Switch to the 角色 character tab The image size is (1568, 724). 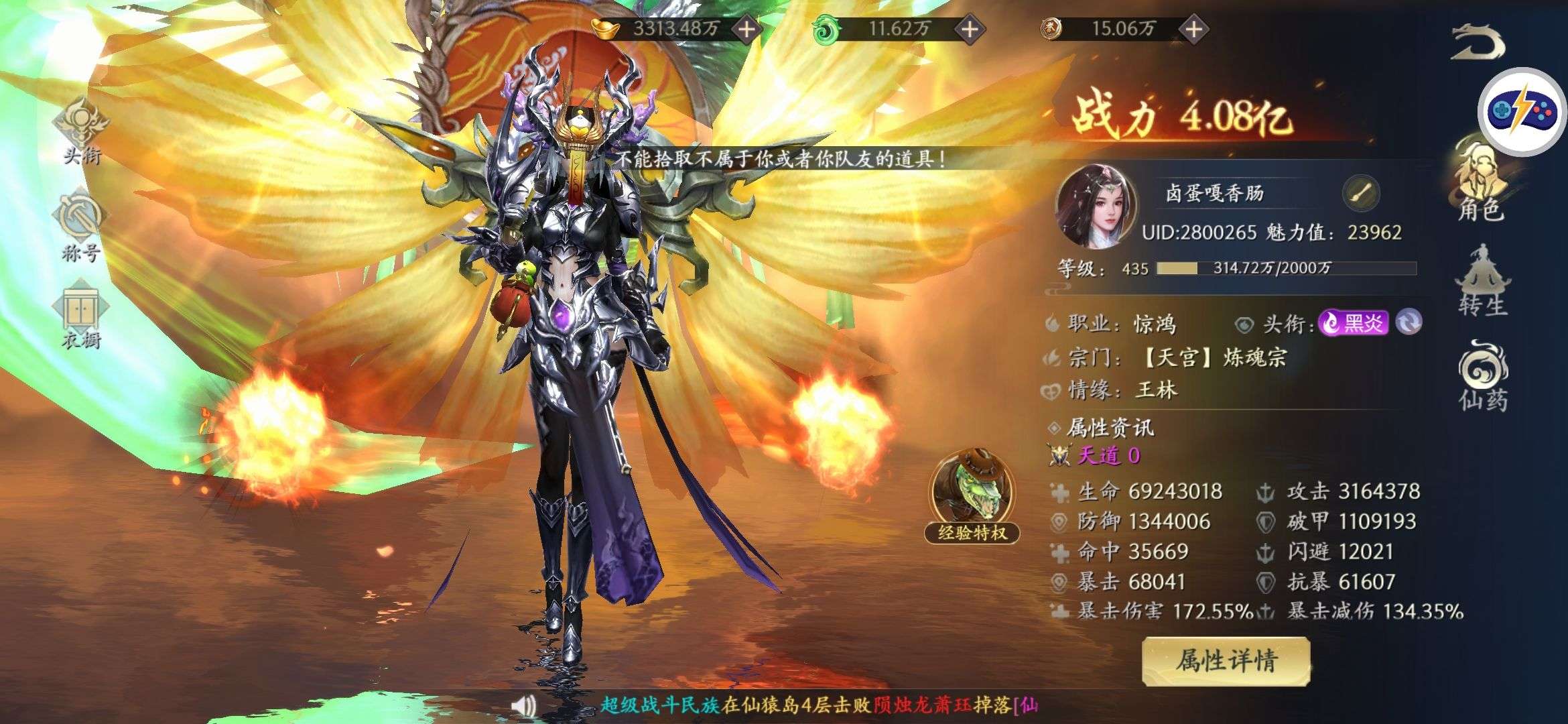1482,181
